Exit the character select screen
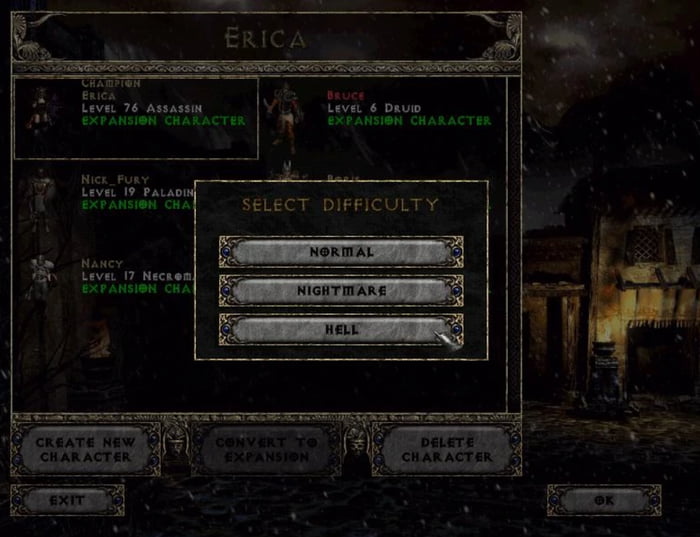Image resolution: width=700 pixels, height=537 pixels. (67, 499)
